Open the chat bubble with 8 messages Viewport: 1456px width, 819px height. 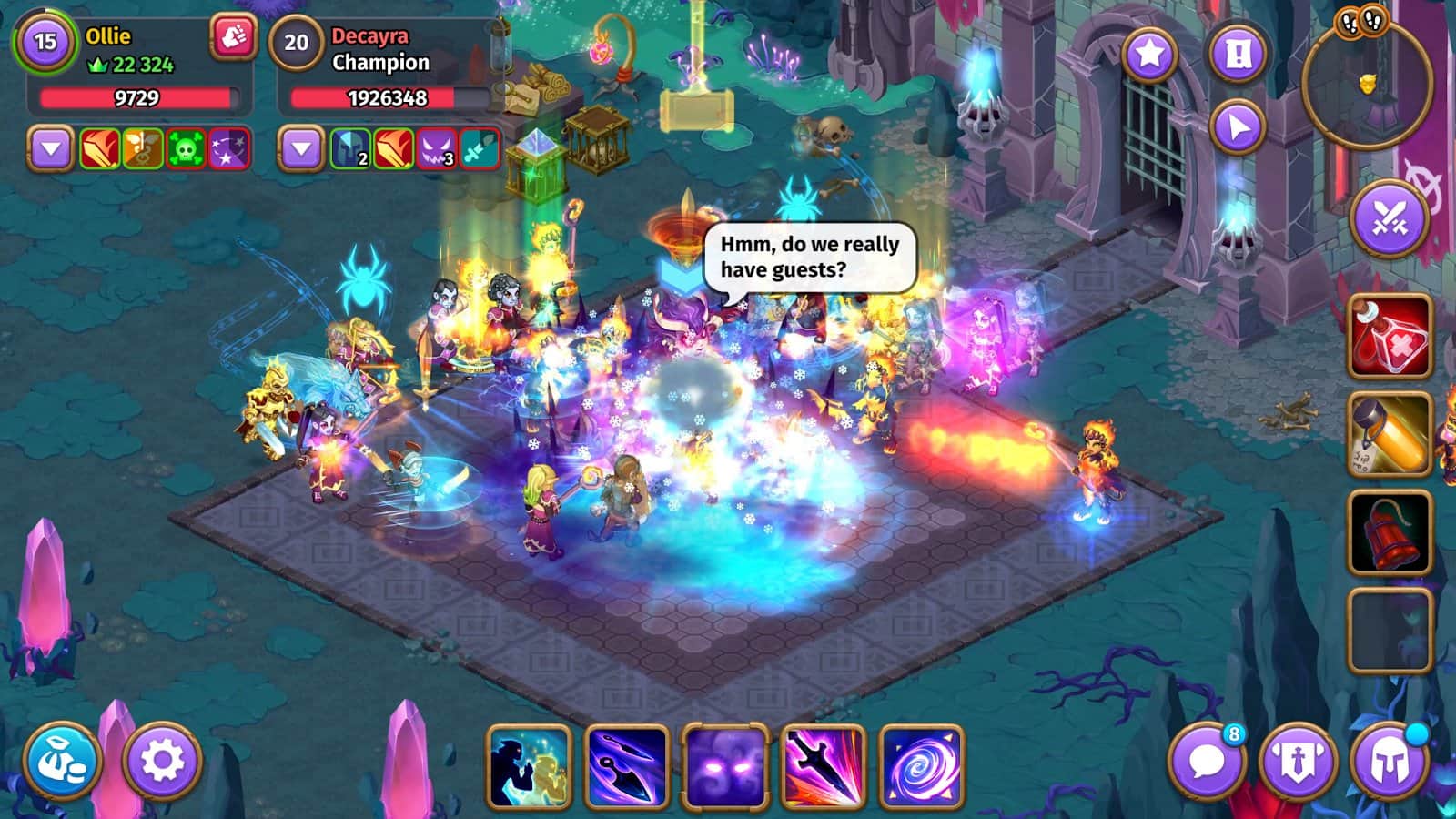[1207, 761]
